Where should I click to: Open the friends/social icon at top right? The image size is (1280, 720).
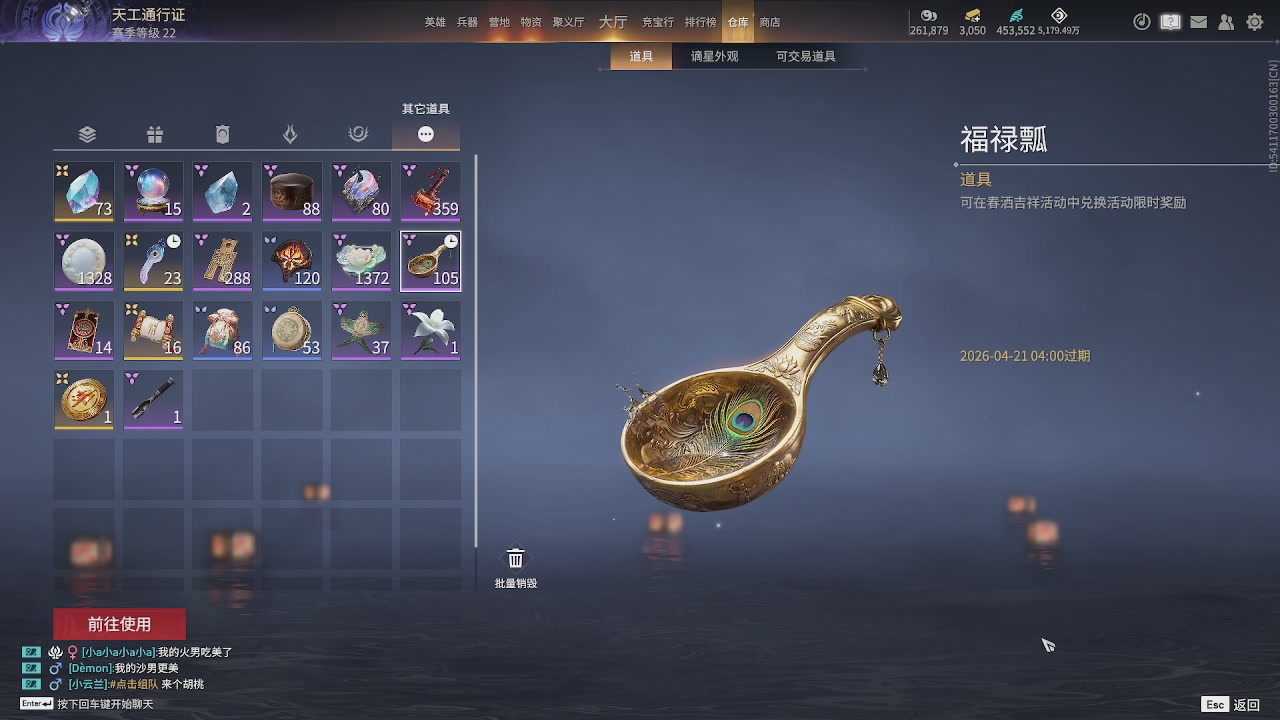1226,21
